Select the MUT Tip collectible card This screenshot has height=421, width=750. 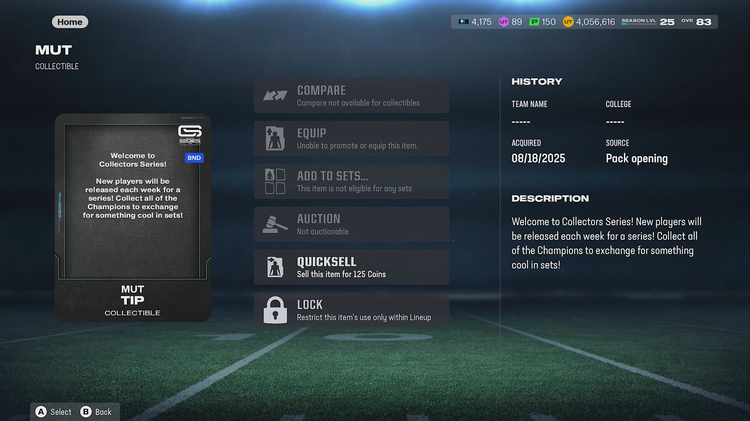click(133, 217)
